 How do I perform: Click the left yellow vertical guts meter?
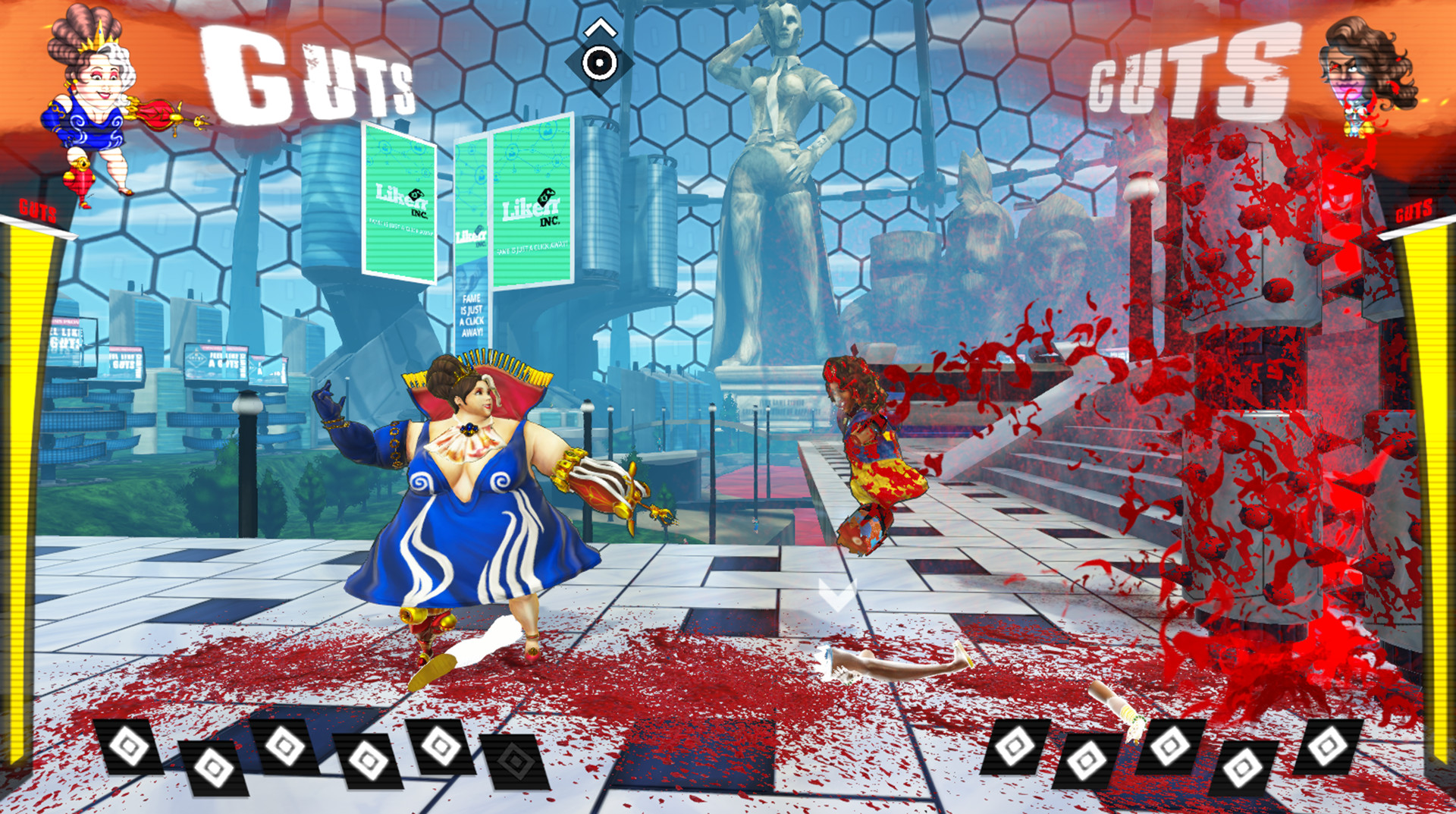tap(23, 455)
